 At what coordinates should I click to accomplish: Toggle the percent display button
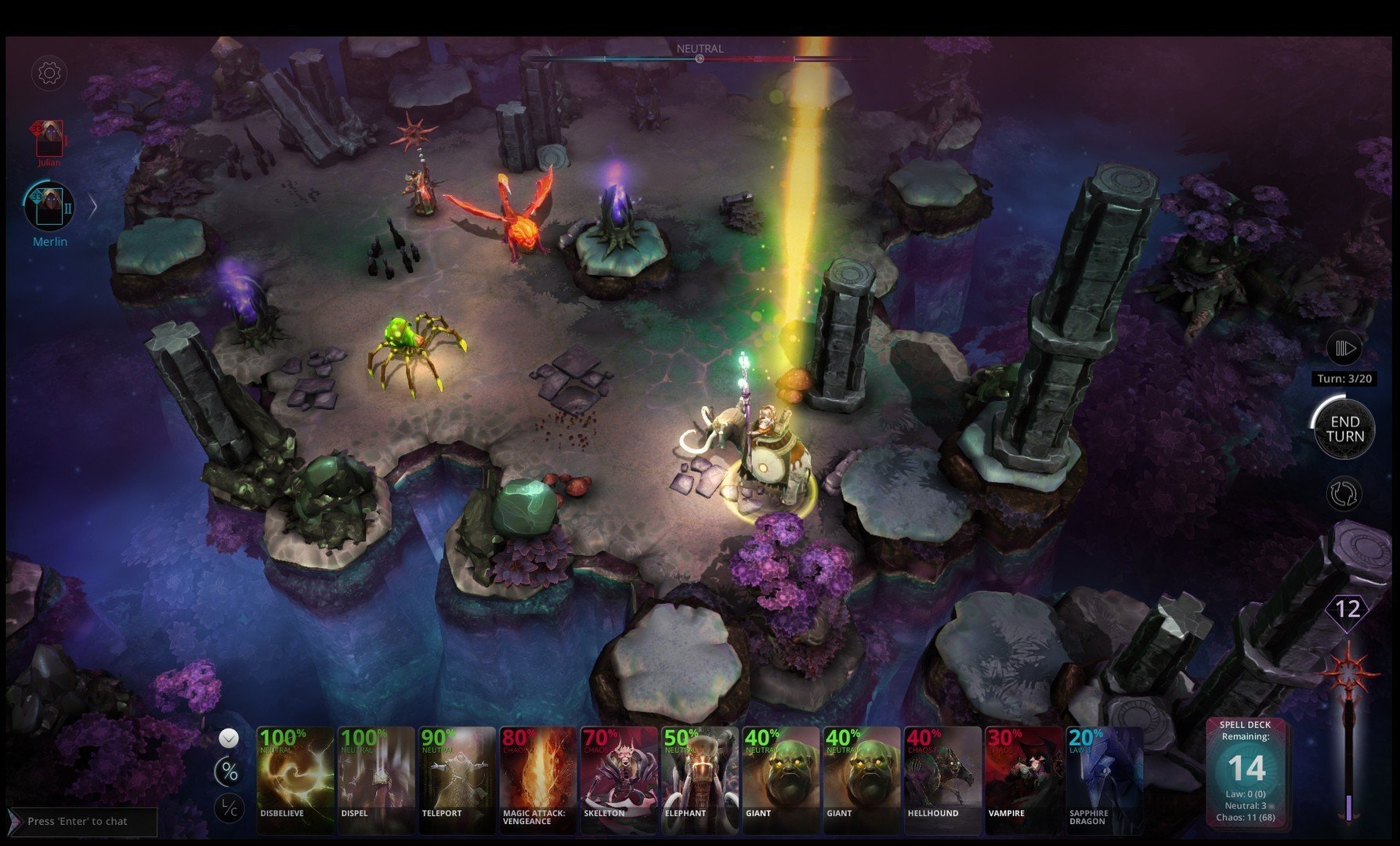(229, 772)
